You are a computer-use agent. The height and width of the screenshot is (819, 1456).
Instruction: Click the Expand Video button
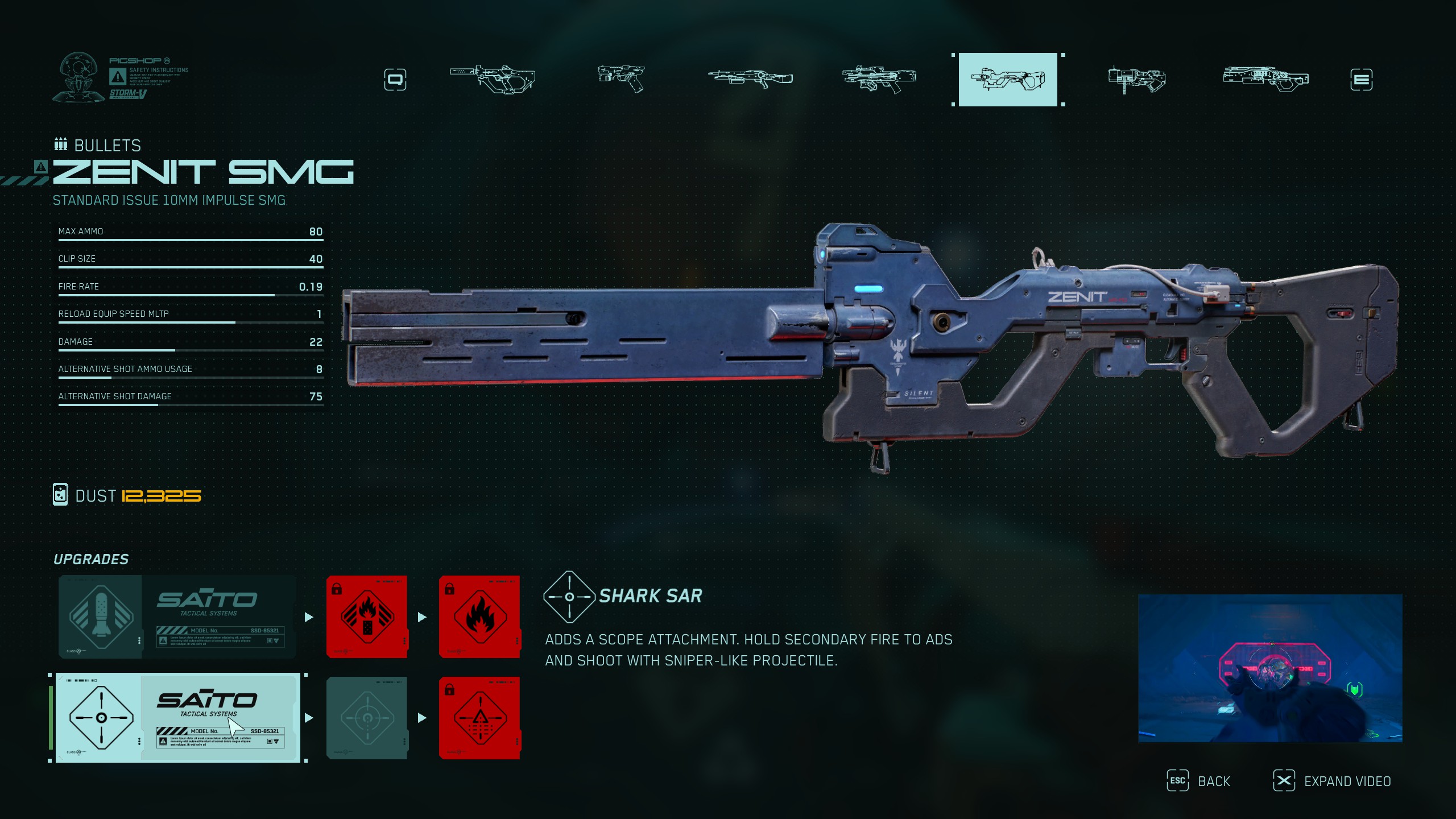pos(1332,781)
